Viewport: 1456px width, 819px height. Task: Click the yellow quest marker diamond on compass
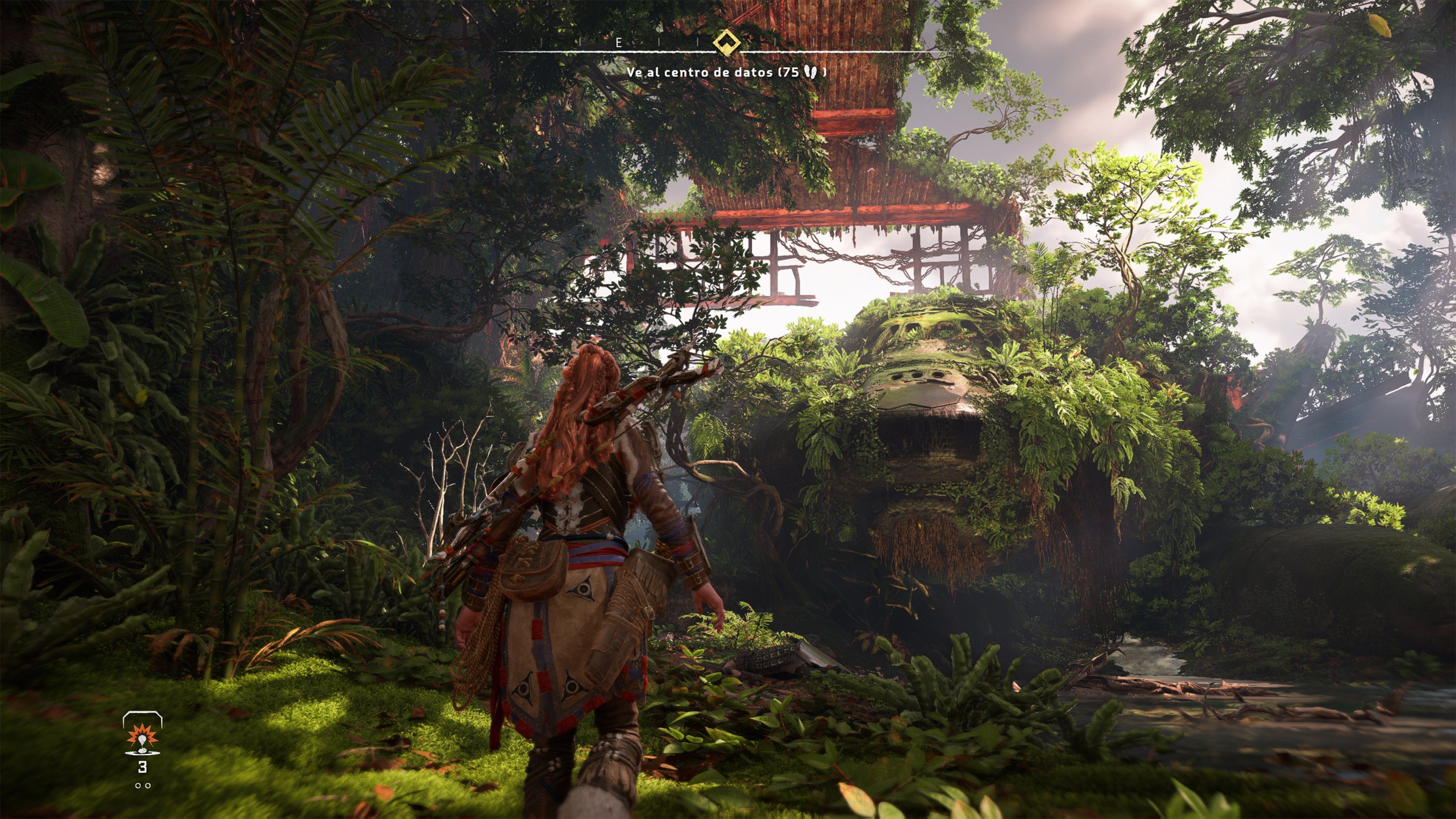[x=727, y=42]
